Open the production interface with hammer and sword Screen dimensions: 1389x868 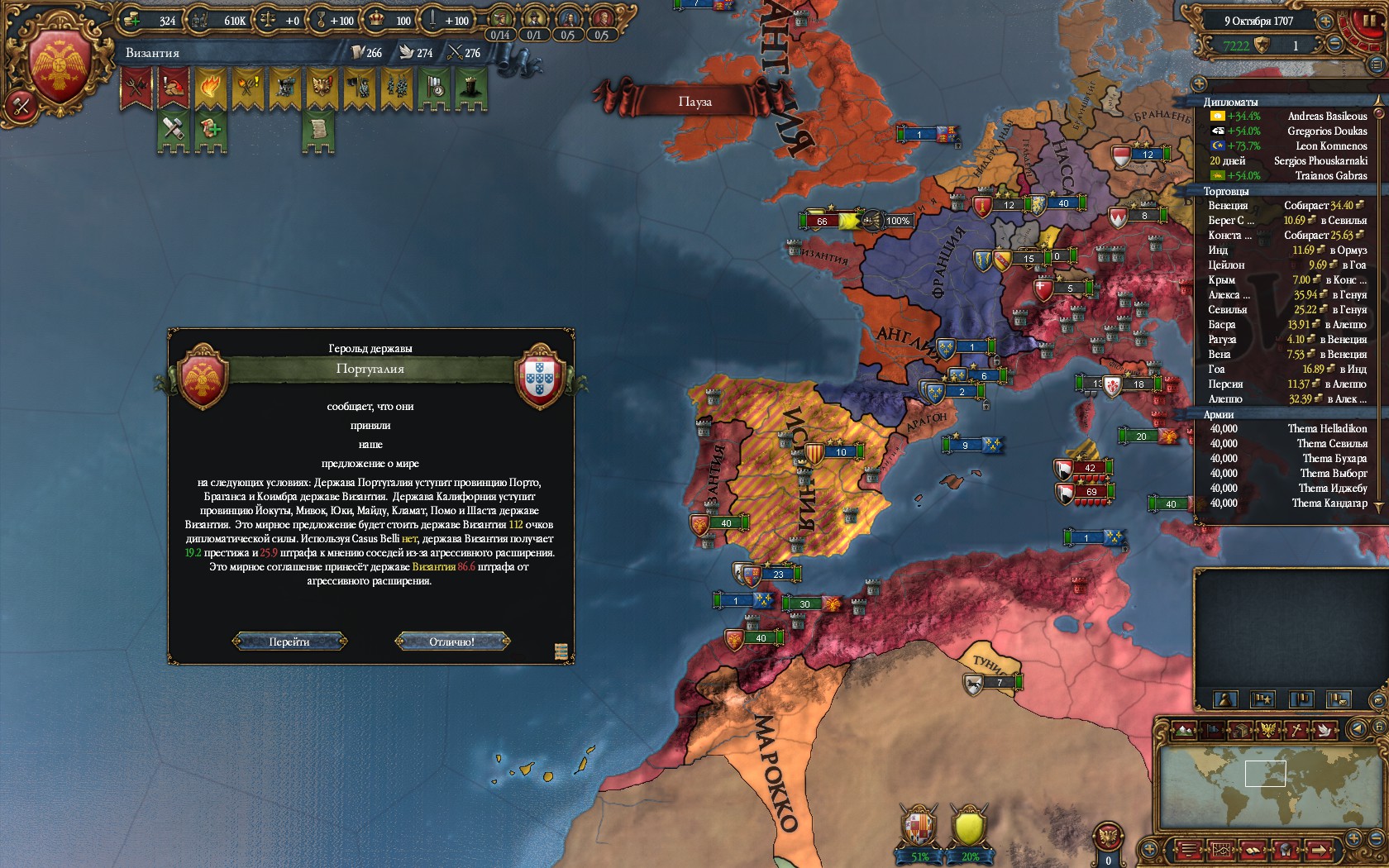pyautogui.click(x=20, y=106)
